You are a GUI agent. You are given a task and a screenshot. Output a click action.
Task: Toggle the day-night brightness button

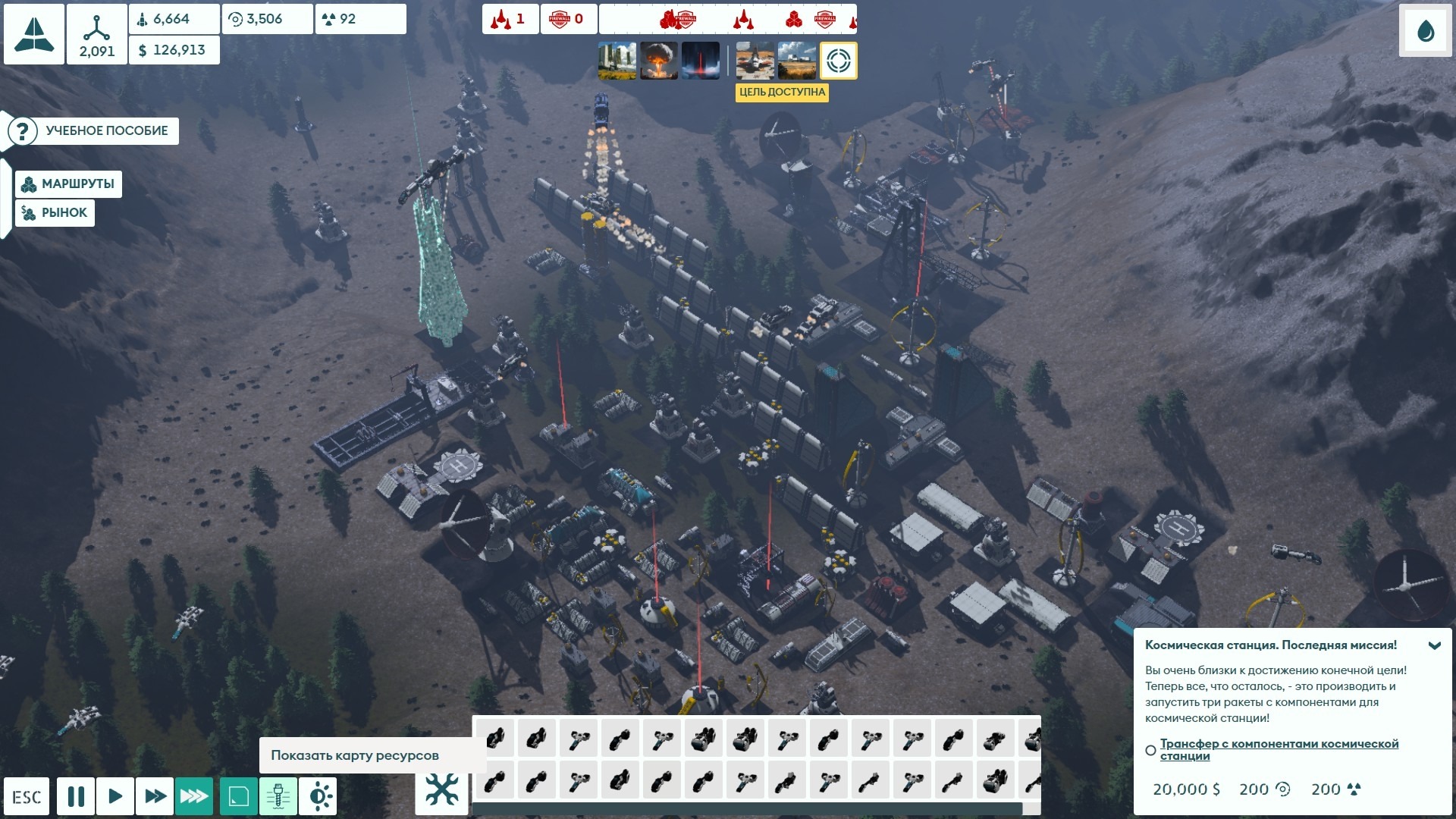tap(318, 796)
